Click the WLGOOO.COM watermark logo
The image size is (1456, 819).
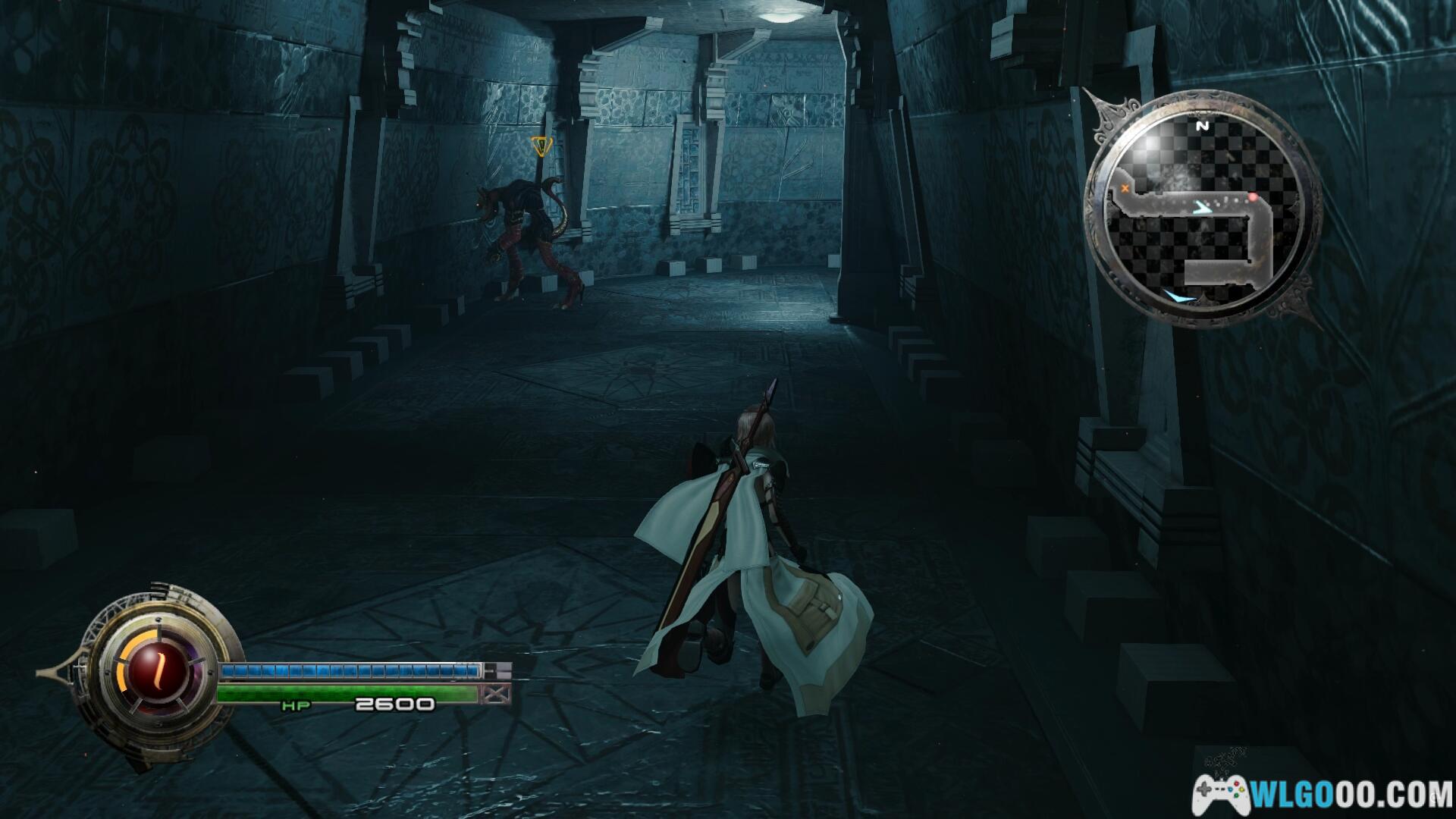[x=1323, y=793]
